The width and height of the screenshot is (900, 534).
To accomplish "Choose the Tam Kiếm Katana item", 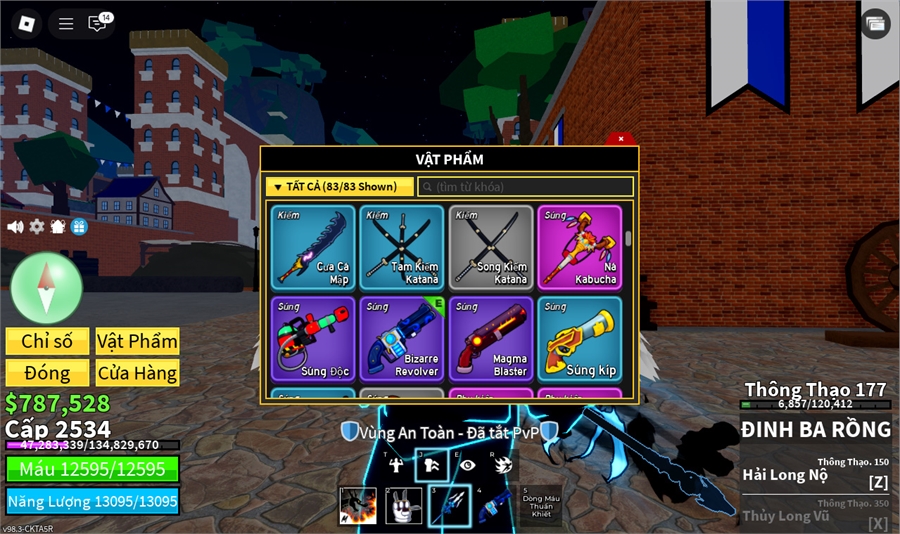I will [402, 248].
